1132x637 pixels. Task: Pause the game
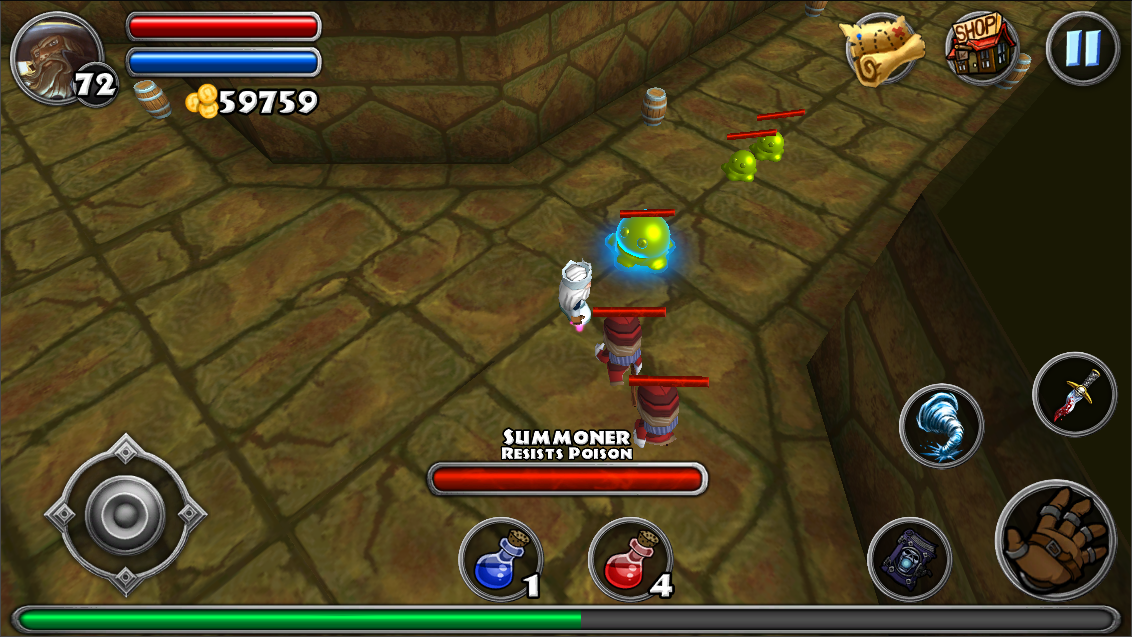point(1083,48)
